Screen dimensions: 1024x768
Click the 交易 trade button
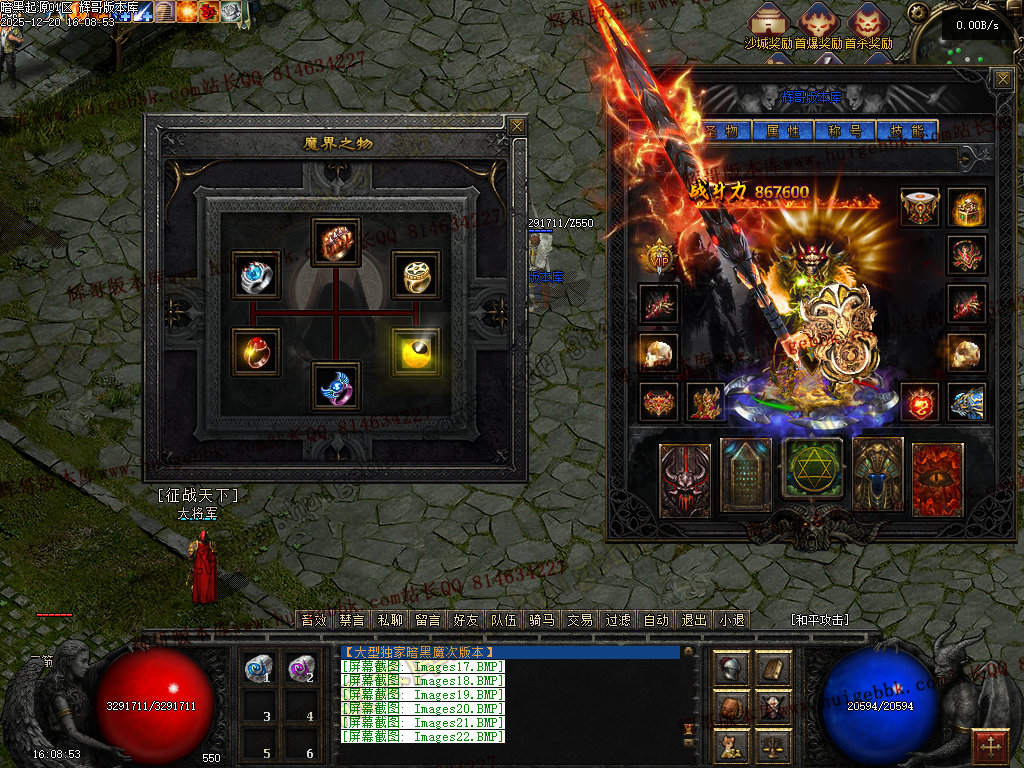coord(579,620)
